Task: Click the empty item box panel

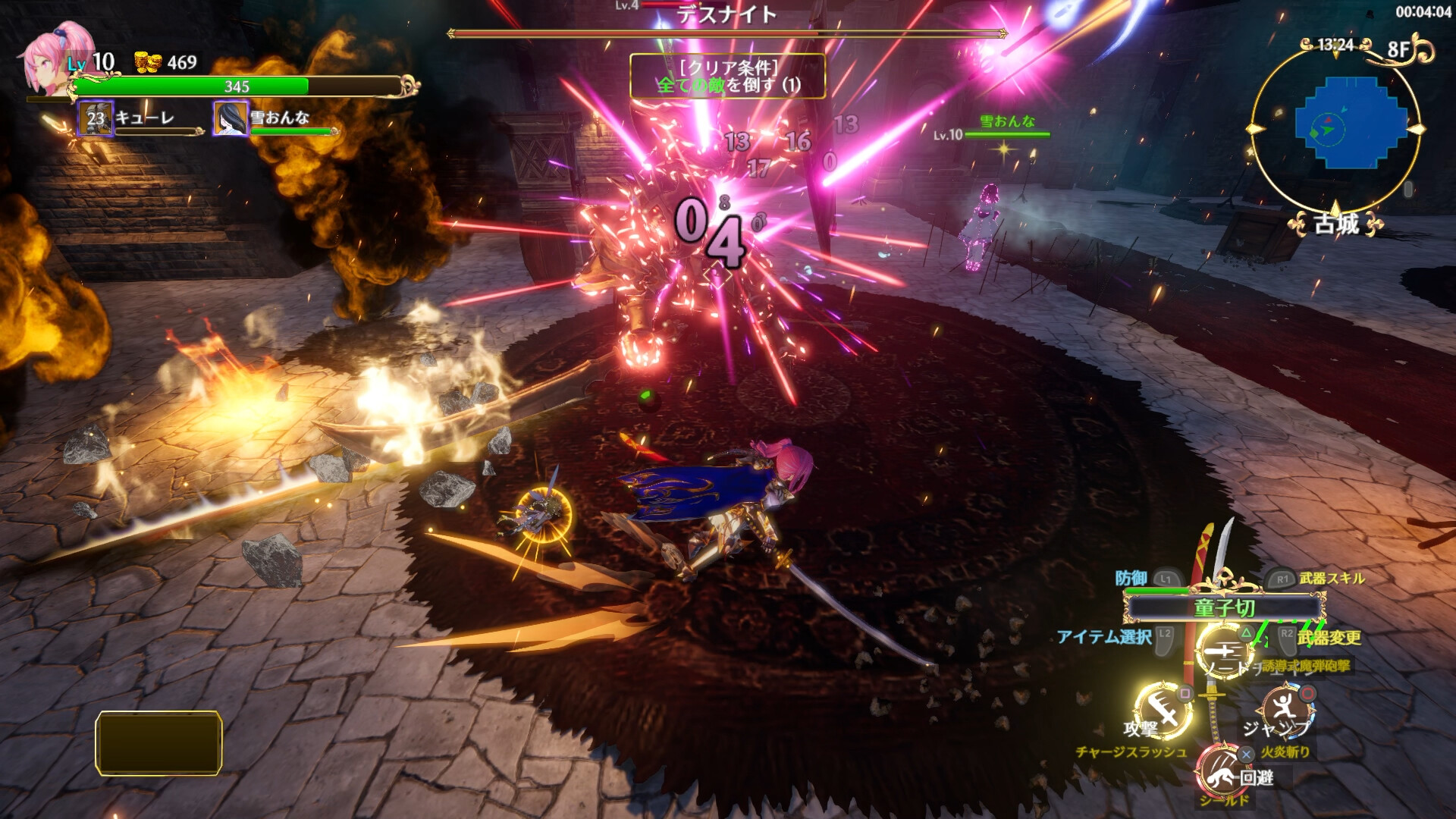Action: (x=158, y=742)
